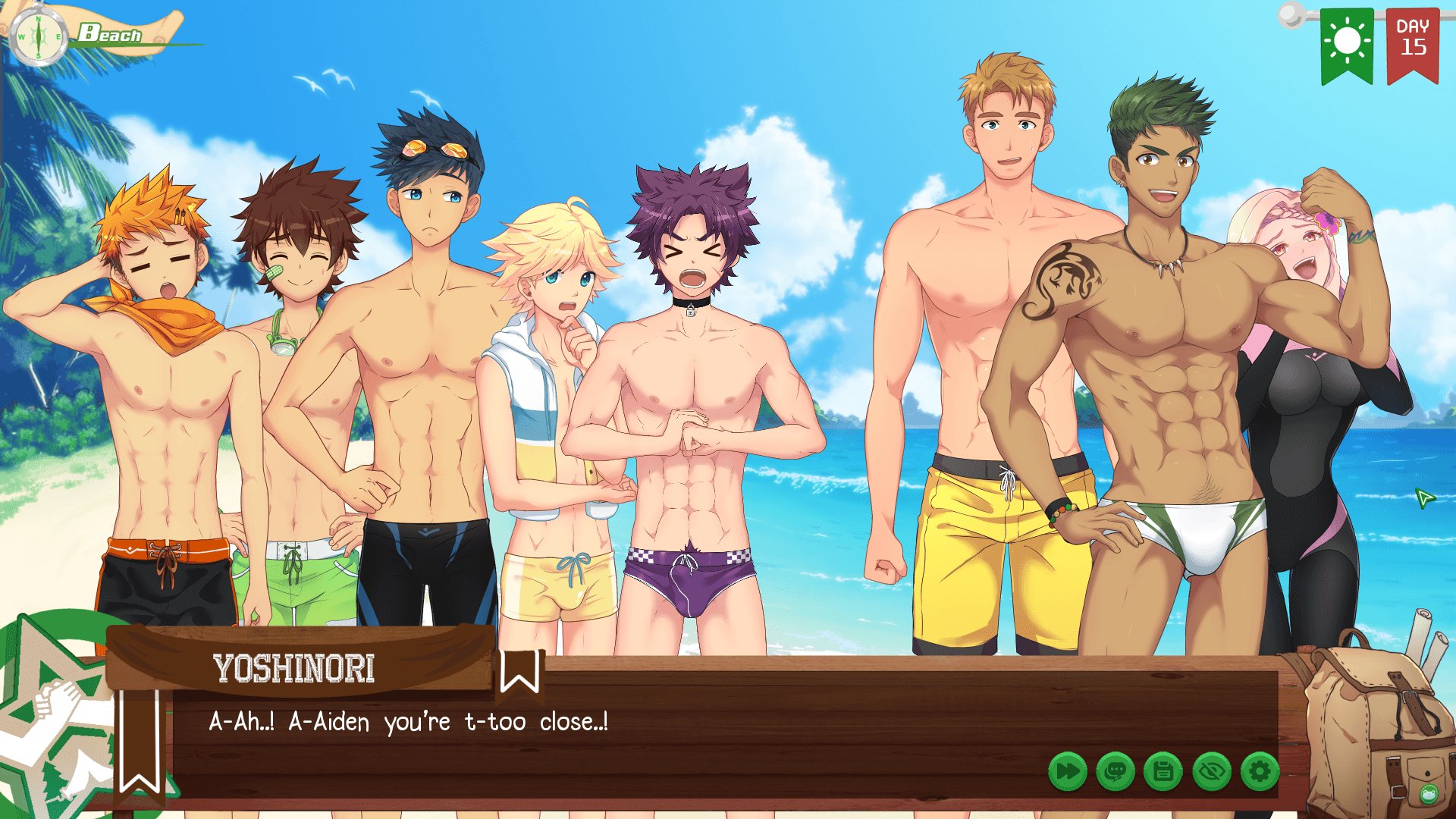Advance the dialogue by clicking Yoshinori's text box

[682, 728]
